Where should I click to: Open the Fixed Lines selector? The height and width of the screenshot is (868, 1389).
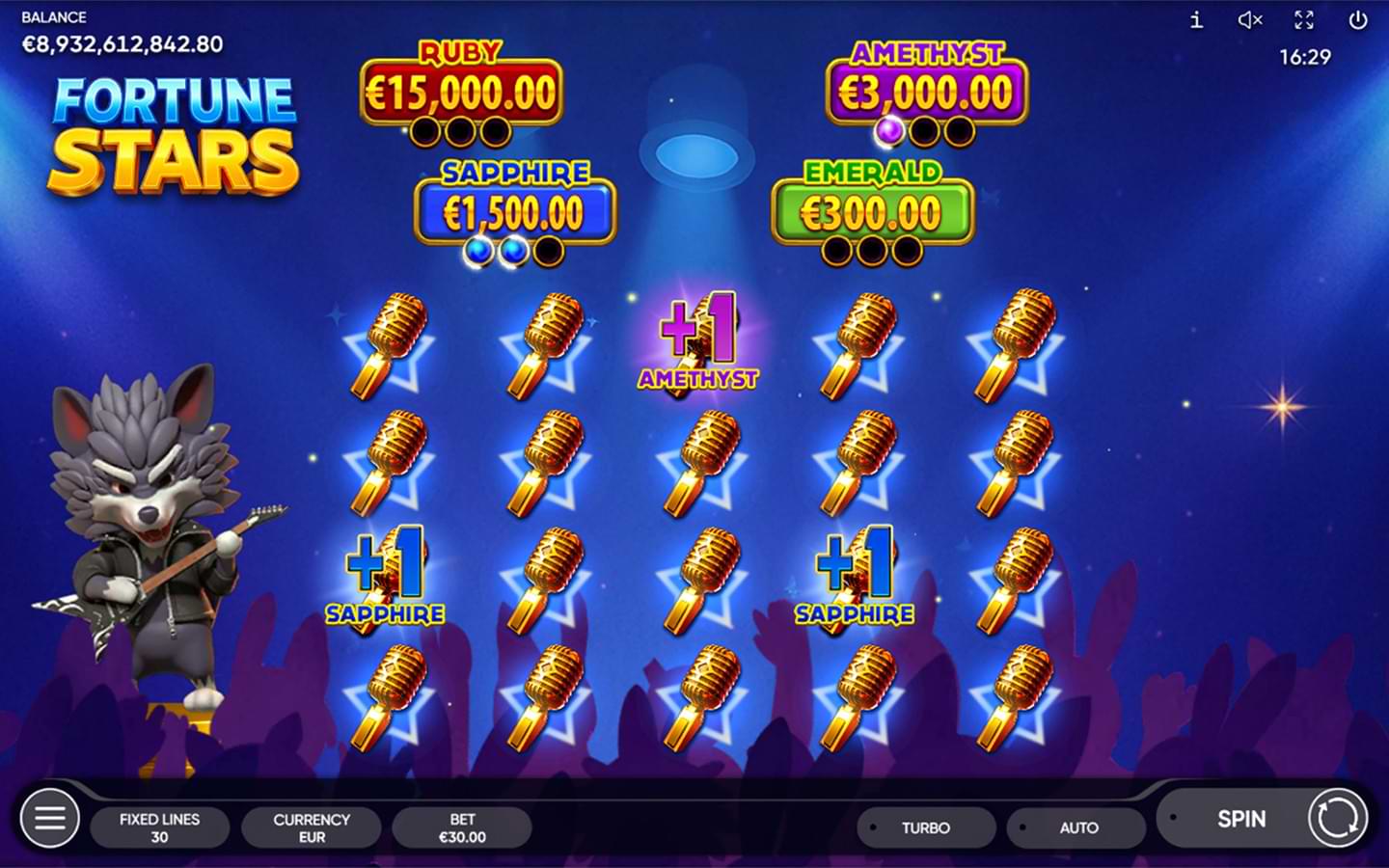point(160,827)
